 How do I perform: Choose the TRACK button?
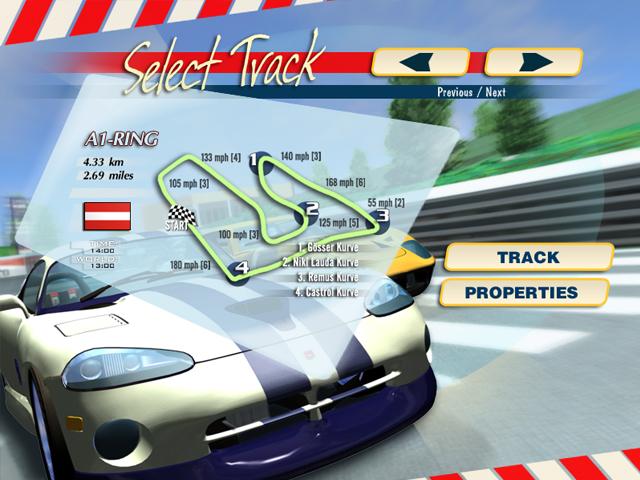[x=528, y=257]
